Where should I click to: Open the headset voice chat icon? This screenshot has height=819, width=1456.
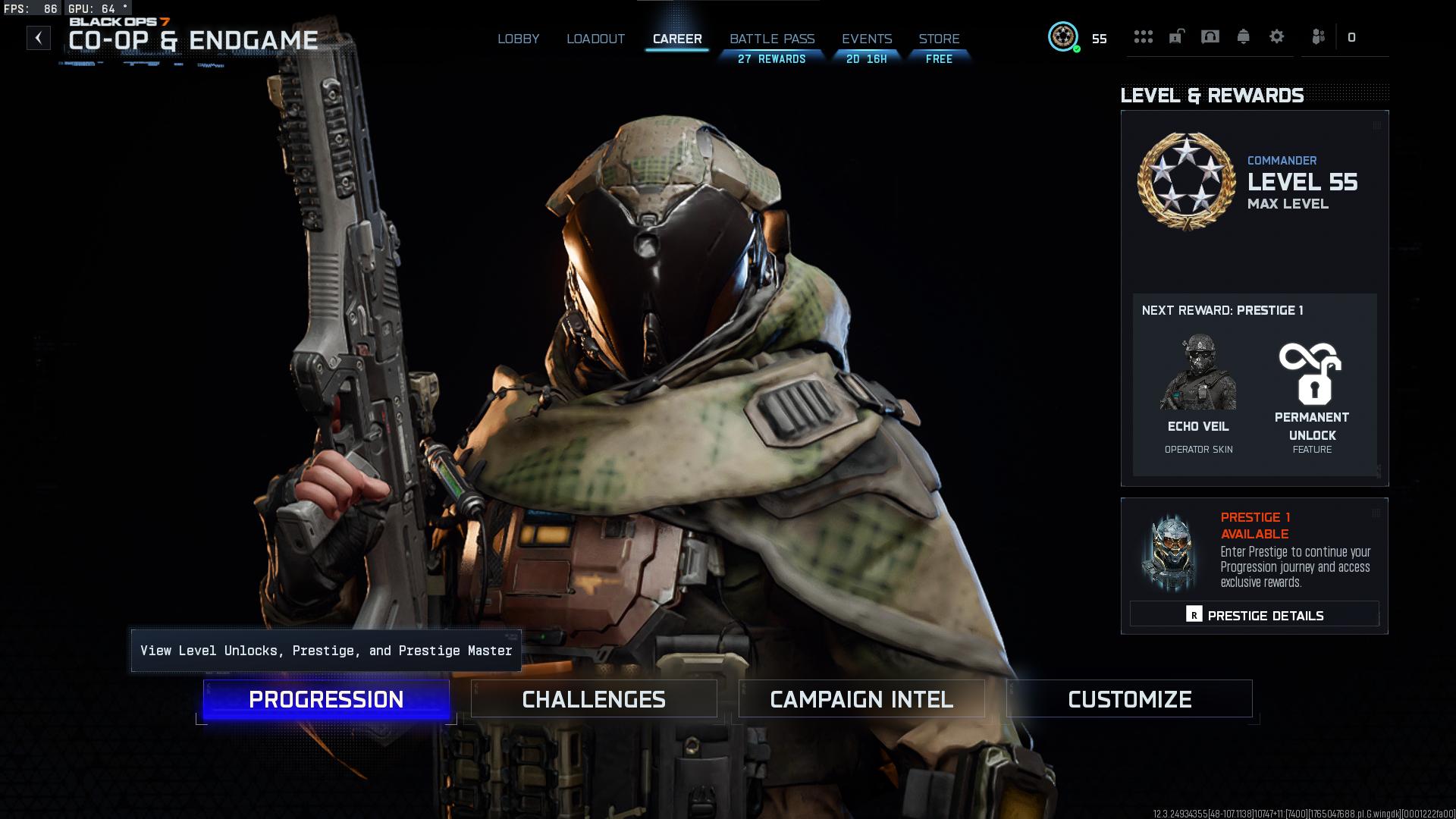point(1210,36)
